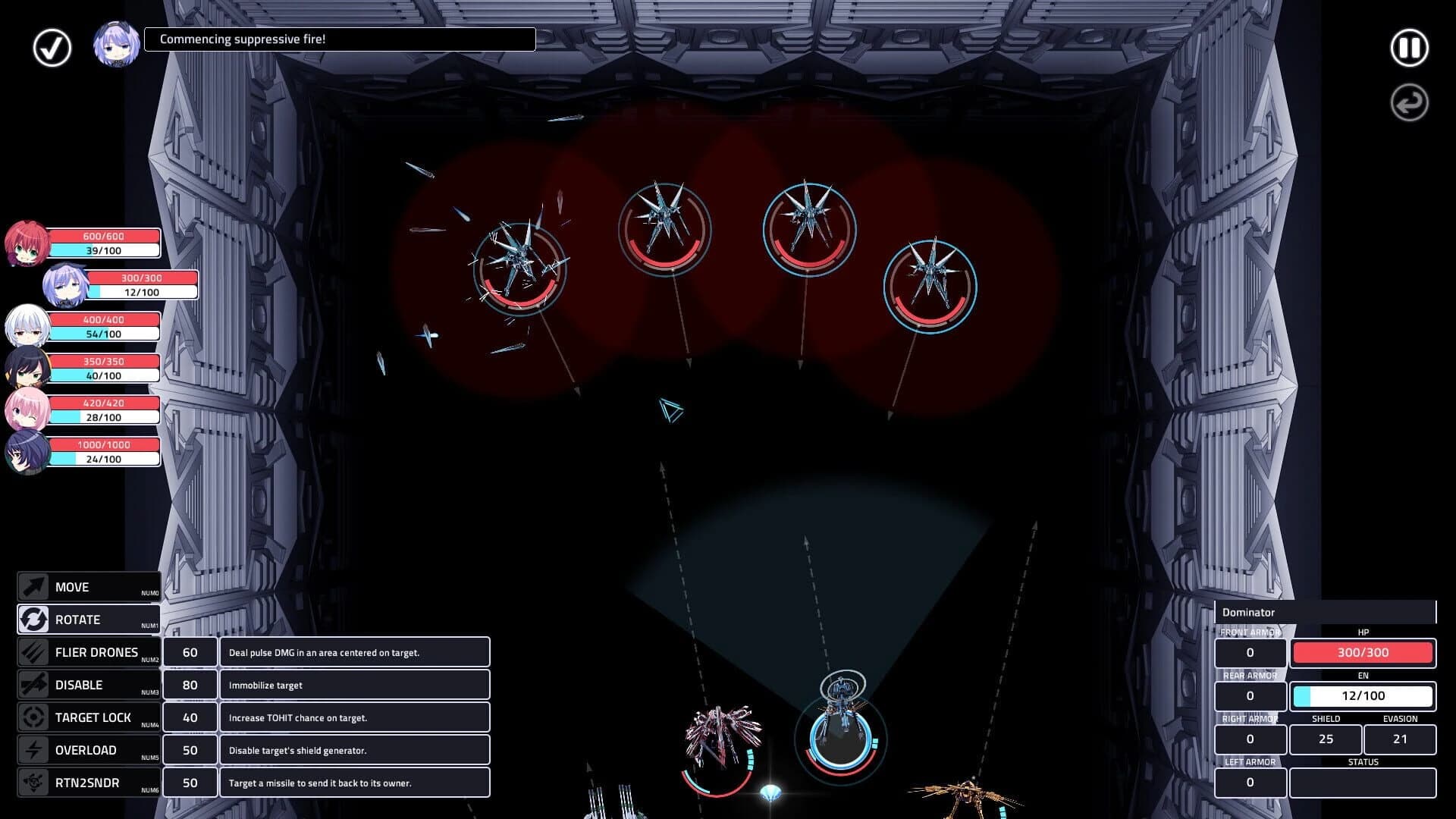Click the SHIELD value box showing 25
Viewport: 1456px width, 819px height.
(1325, 739)
